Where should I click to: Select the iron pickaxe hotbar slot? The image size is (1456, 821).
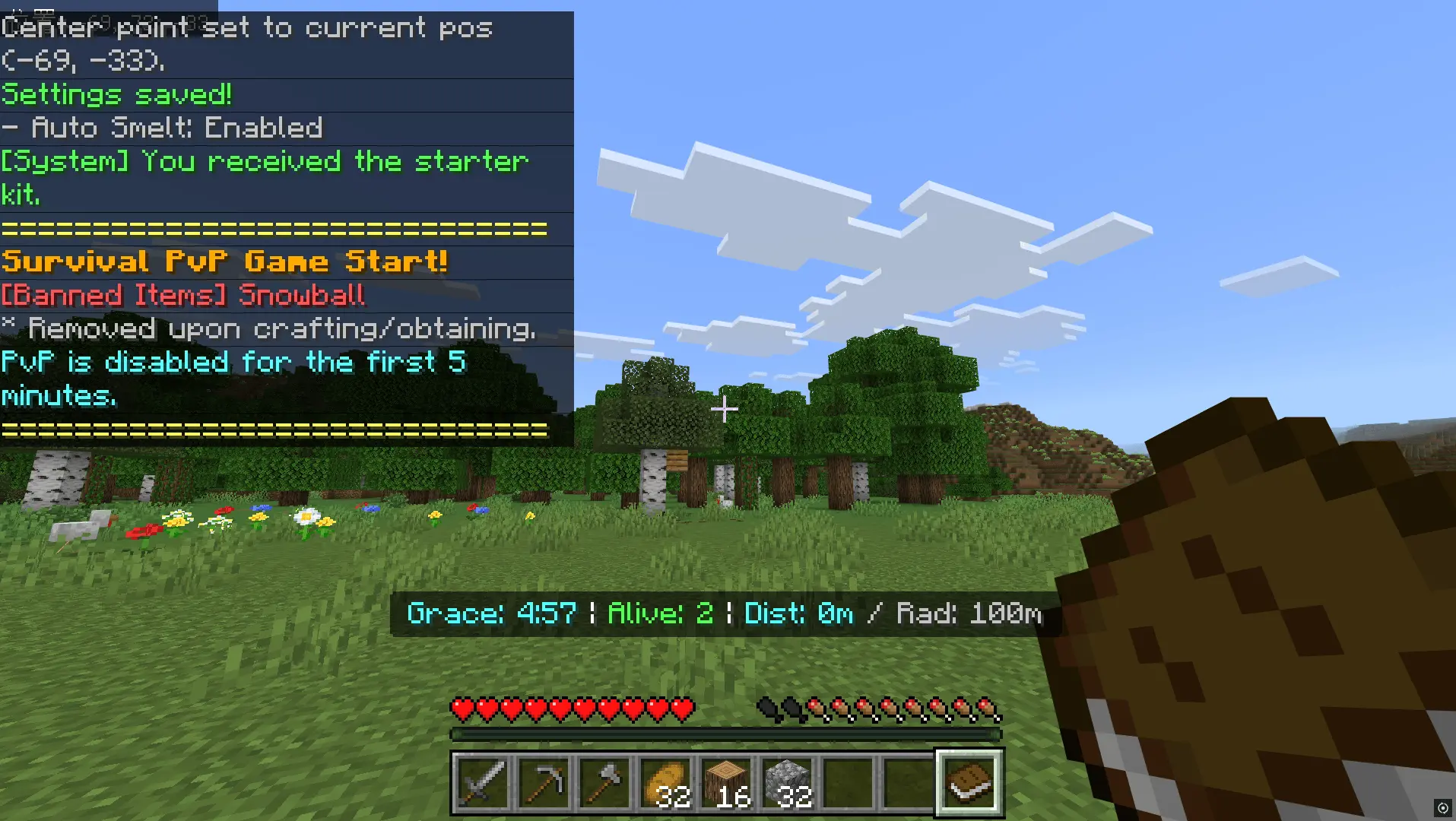(543, 783)
